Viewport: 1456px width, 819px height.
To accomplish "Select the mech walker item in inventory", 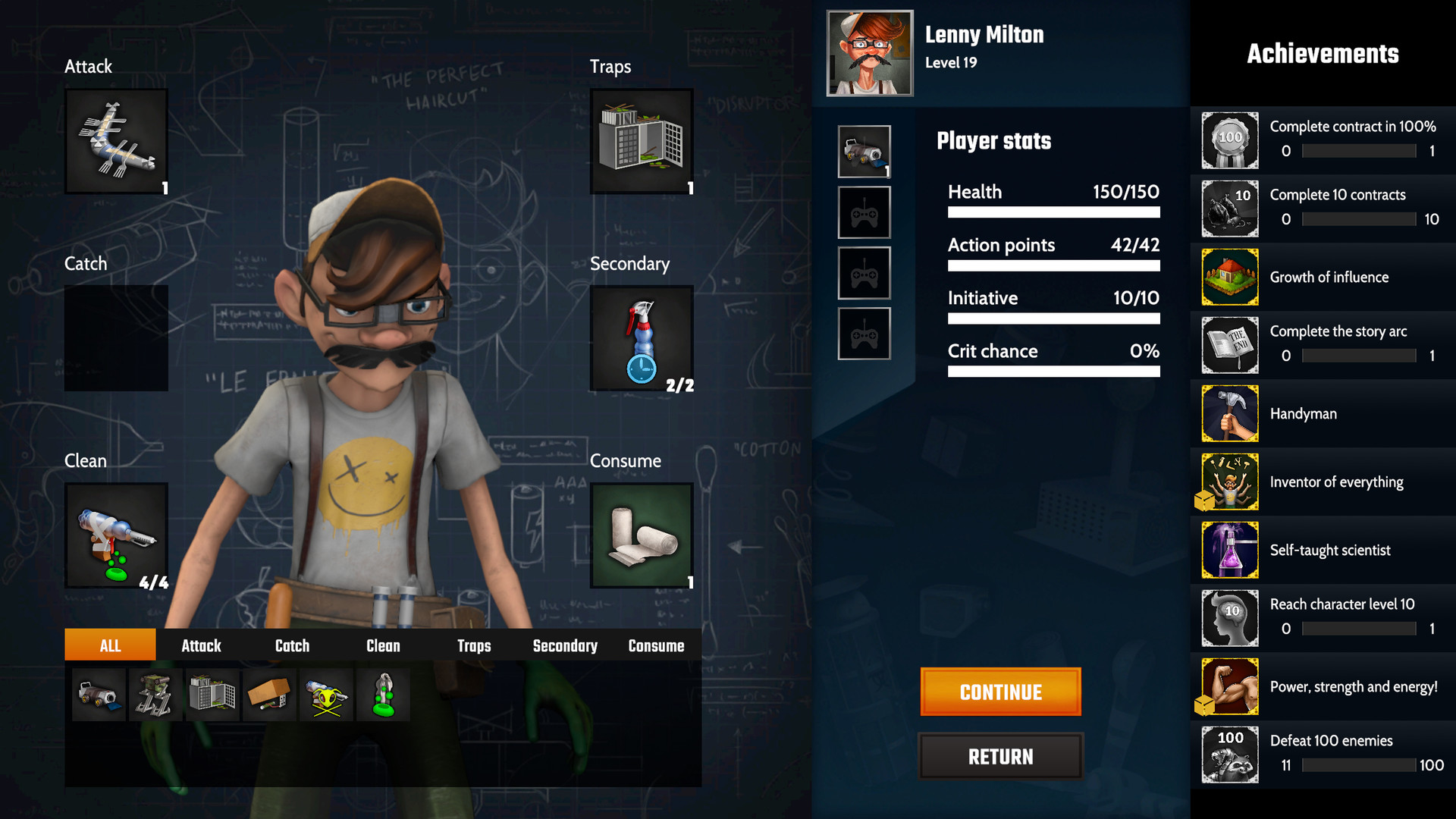I will coord(155,694).
